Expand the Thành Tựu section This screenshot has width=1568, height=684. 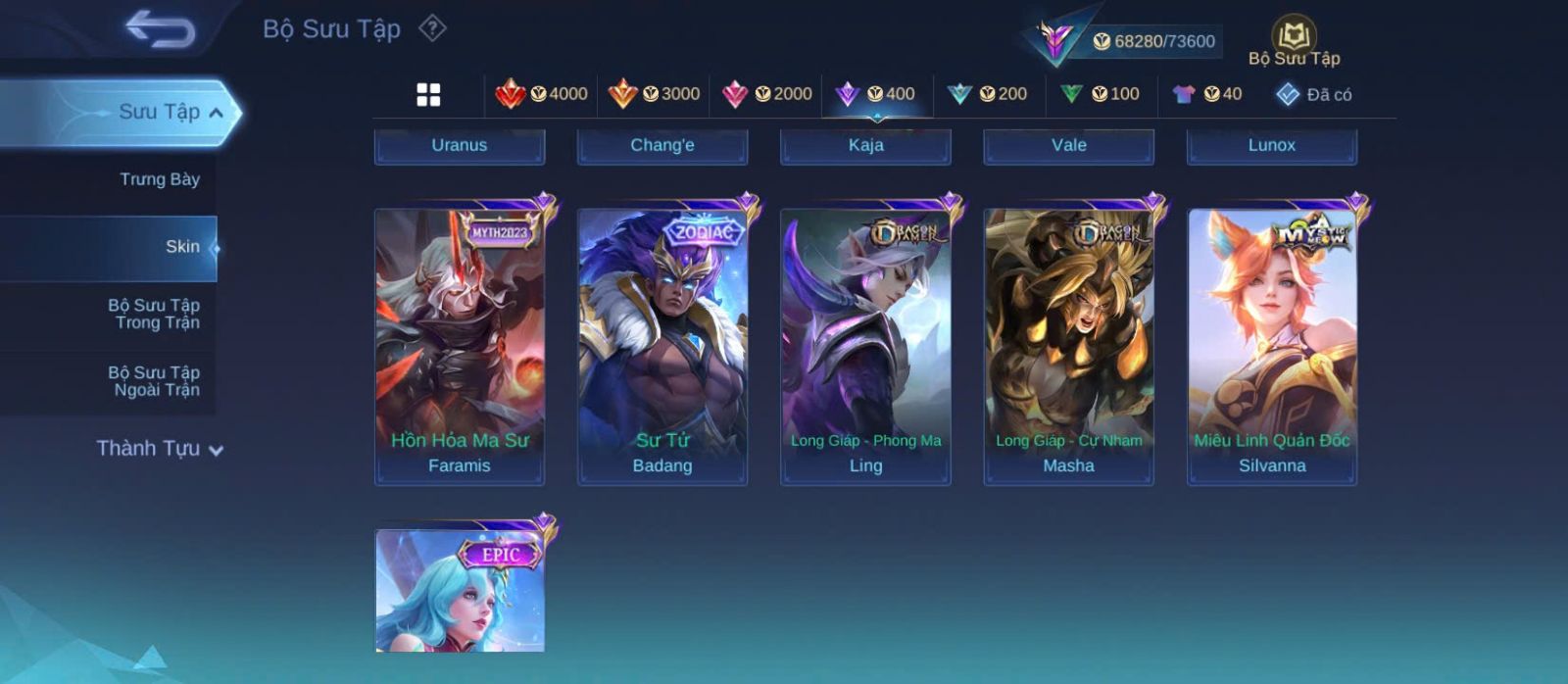(160, 449)
